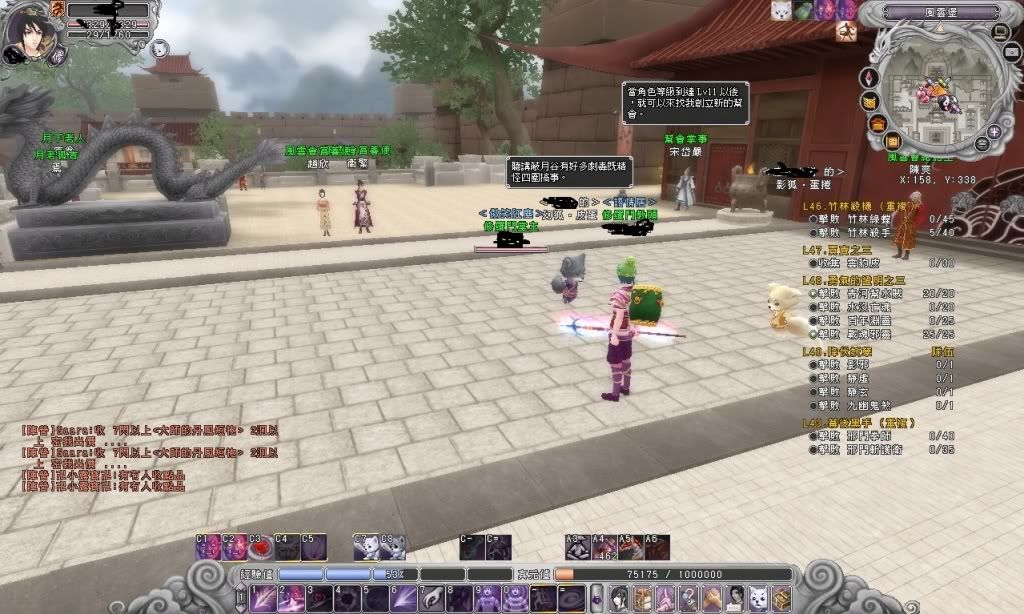This screenshot has height=614, width=1024.
Task: Select the white wolf buff icon at top
Action: (x=781, y=10)
